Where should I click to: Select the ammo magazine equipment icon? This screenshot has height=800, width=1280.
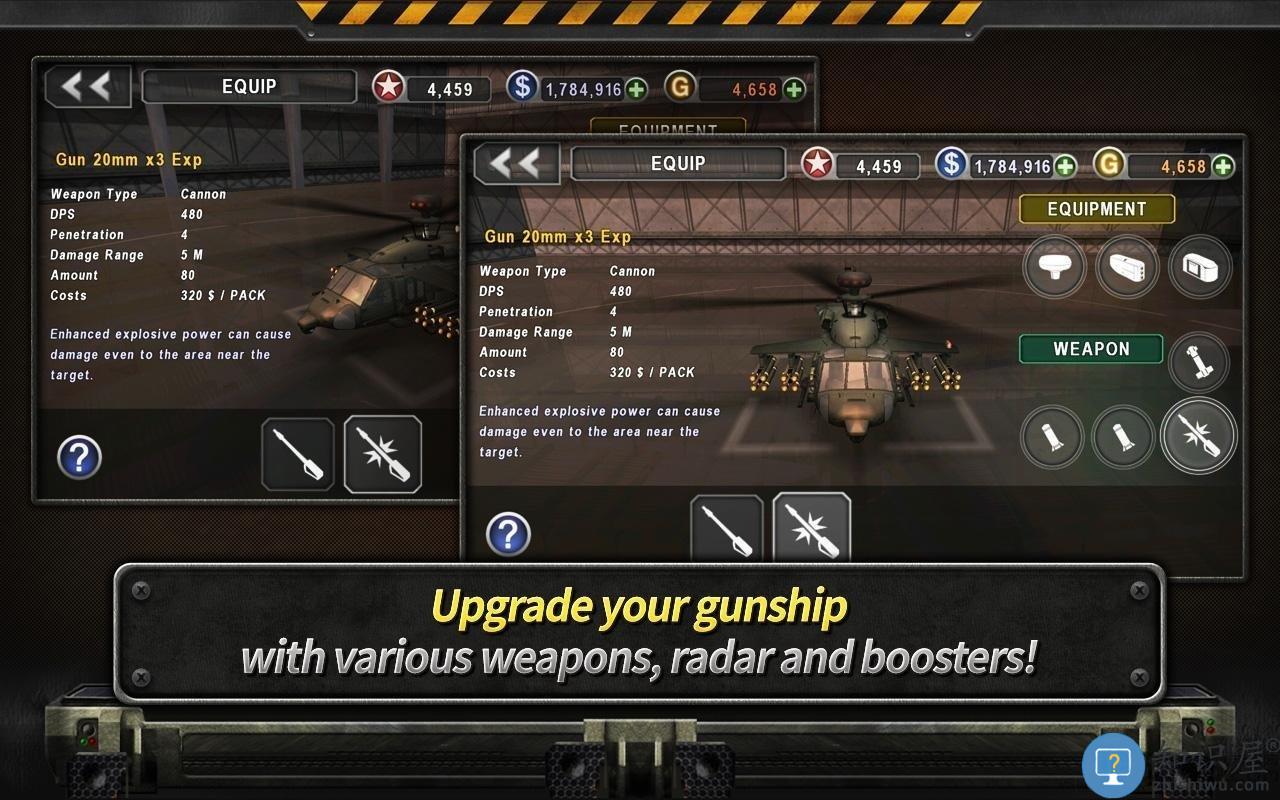[1127, 268]
